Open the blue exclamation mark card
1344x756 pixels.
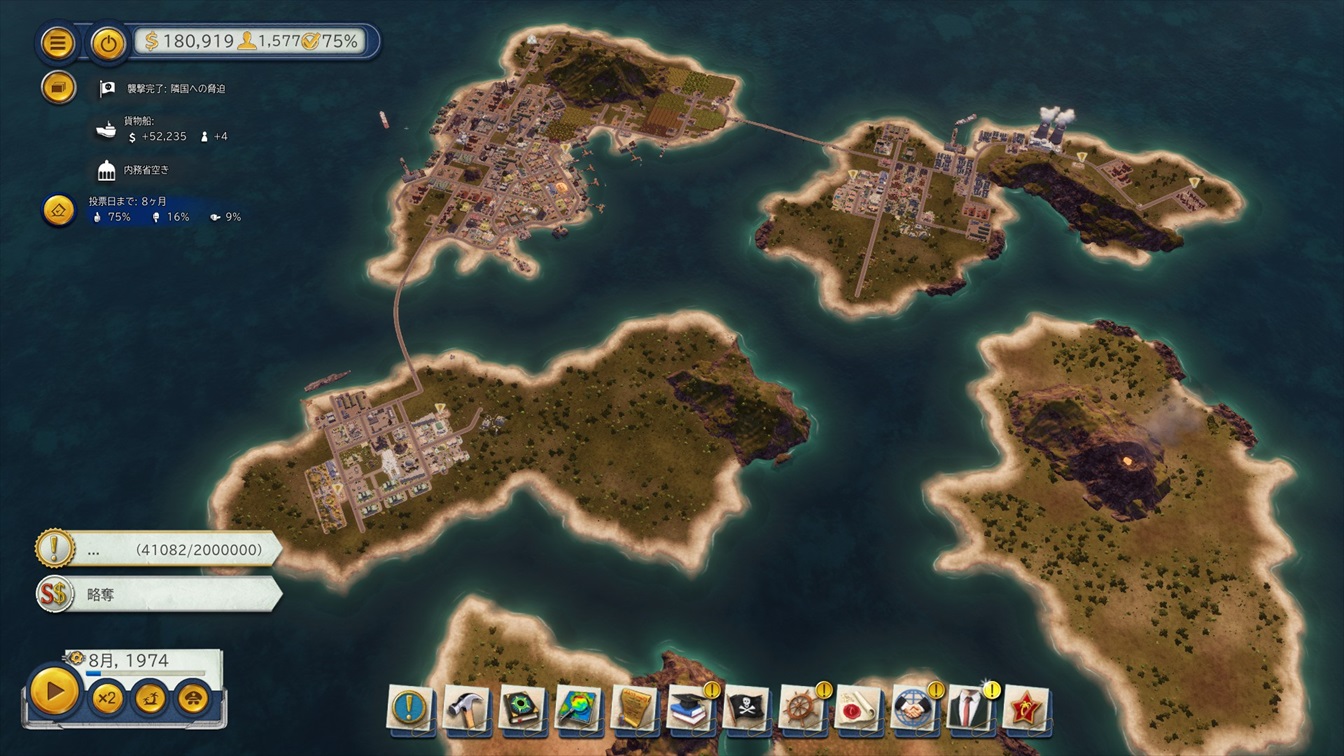411,707
